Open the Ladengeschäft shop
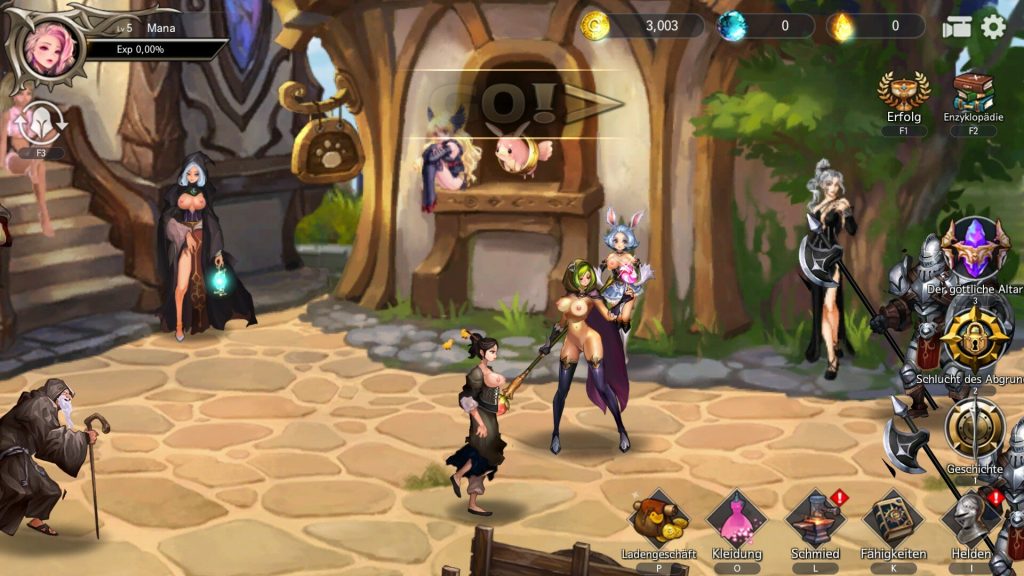The width and height of the screenshot is (1024, 576). pos(657,519)
